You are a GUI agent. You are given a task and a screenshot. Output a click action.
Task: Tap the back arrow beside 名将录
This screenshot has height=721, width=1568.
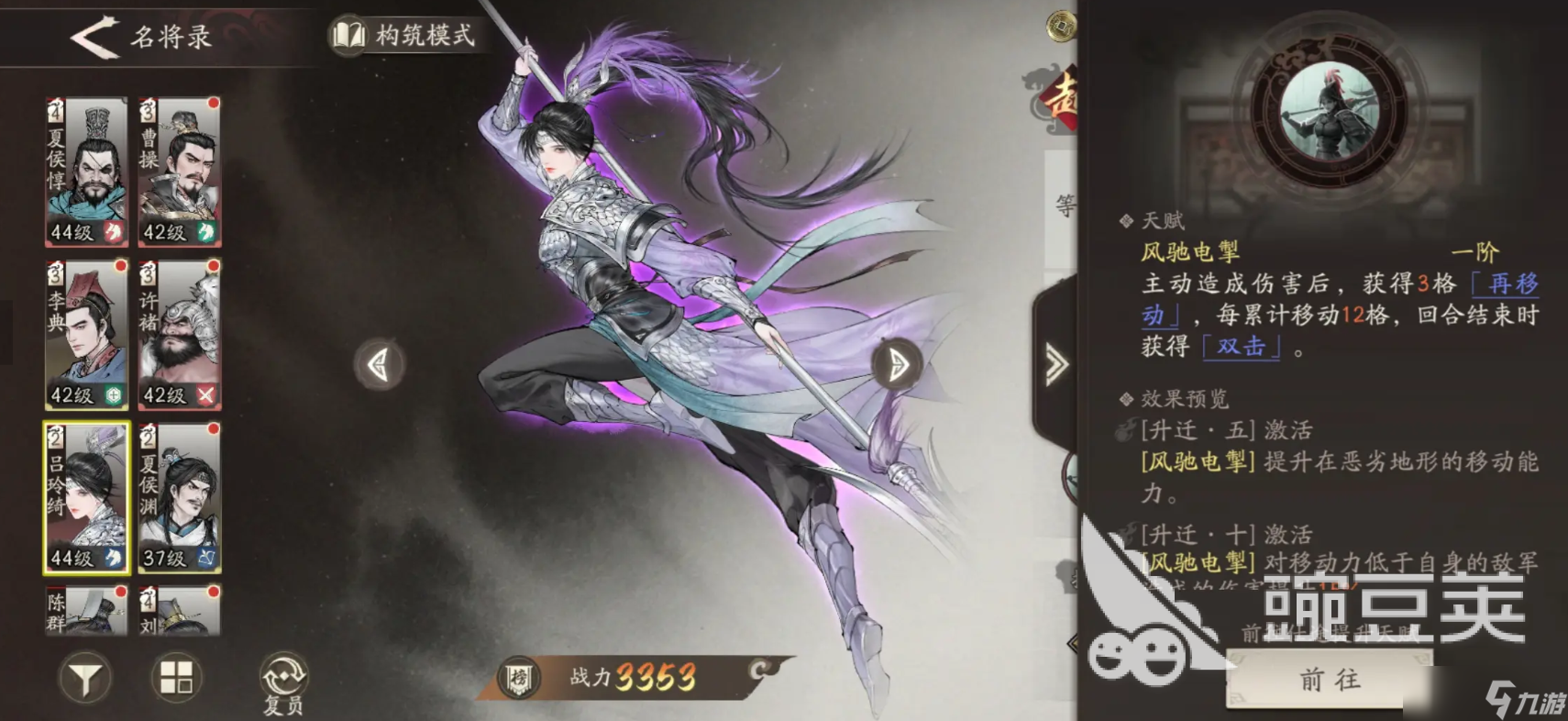click(94, 39)
